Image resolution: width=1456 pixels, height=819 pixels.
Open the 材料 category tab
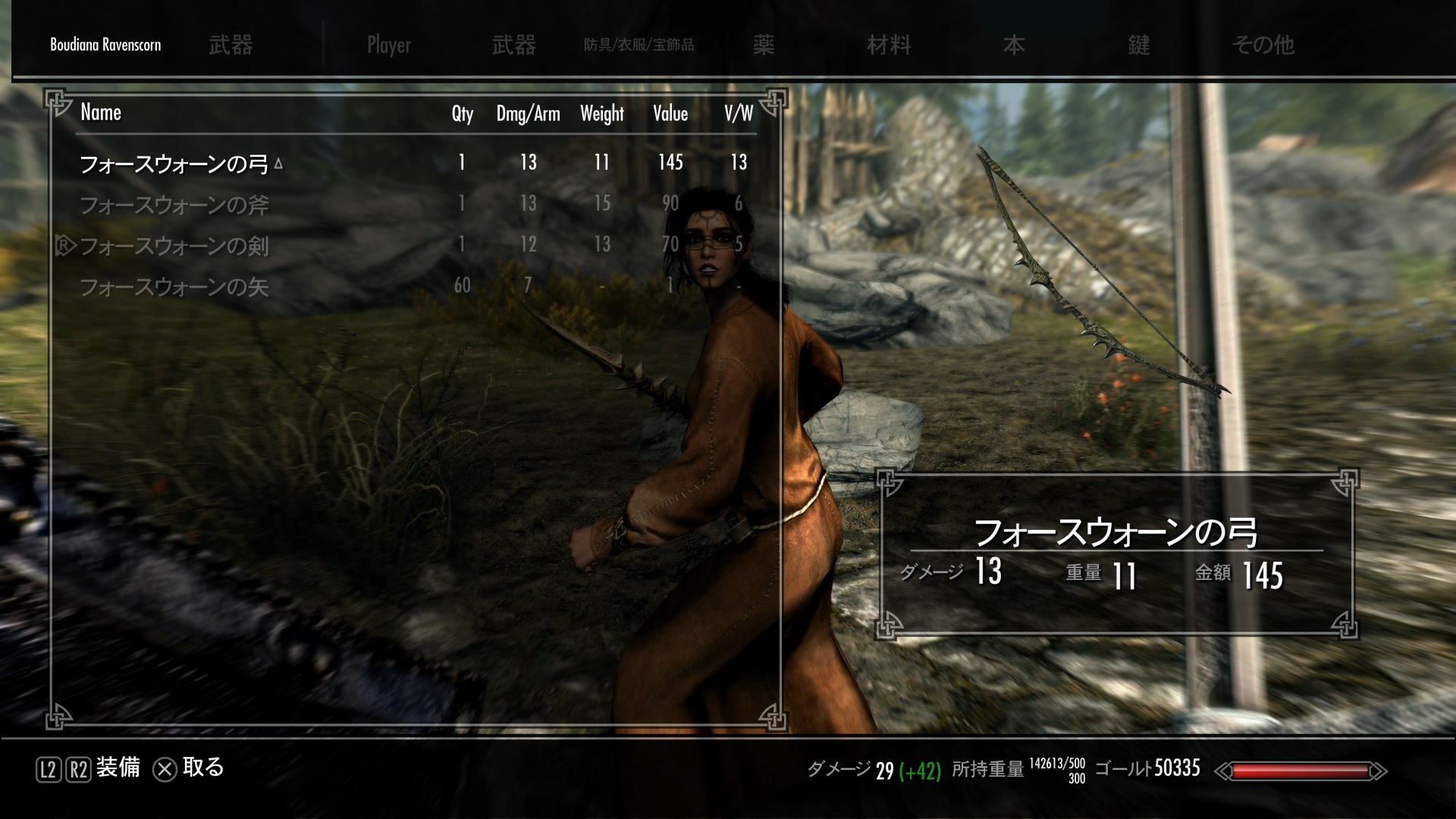(889, 45)
